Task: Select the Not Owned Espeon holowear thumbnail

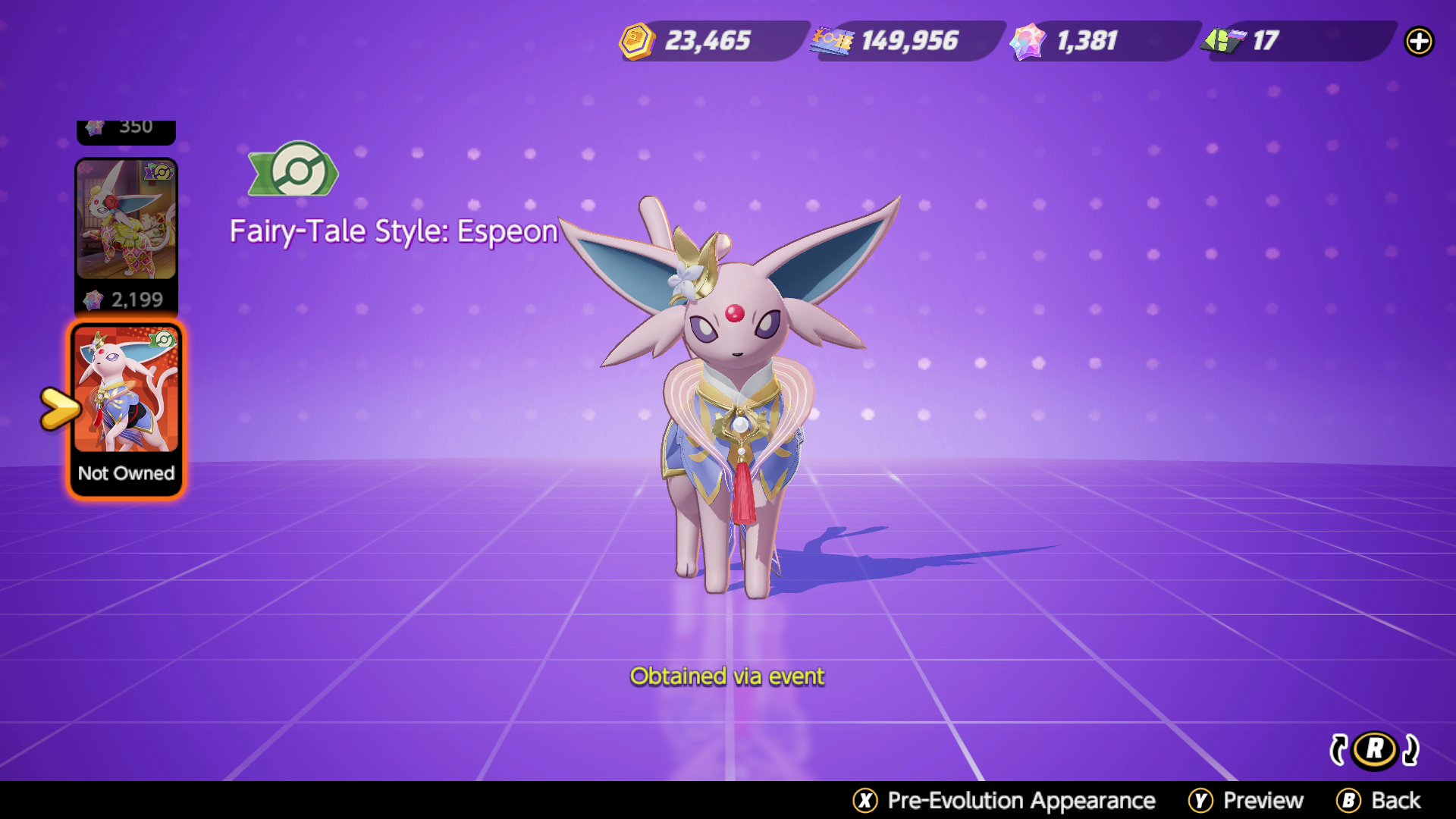Action: (126, 409)
